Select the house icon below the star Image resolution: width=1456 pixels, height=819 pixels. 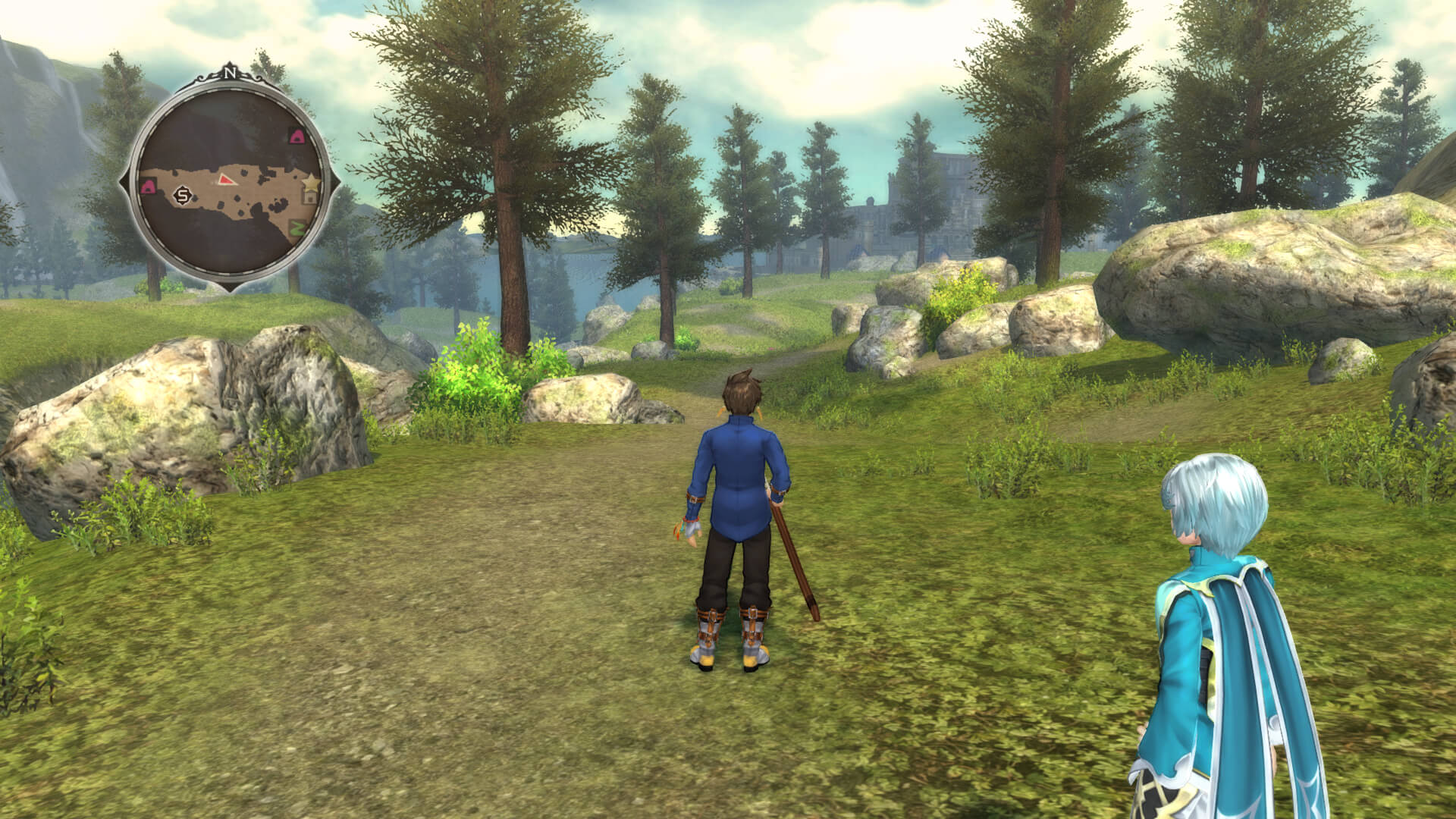(309, 198)
